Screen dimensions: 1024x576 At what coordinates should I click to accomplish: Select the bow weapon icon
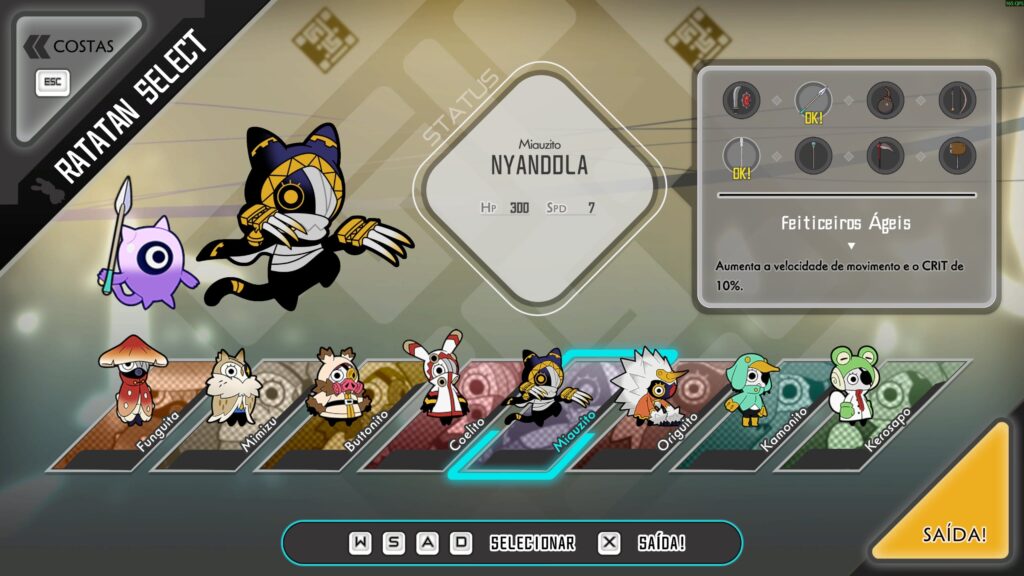pos(957,100)
